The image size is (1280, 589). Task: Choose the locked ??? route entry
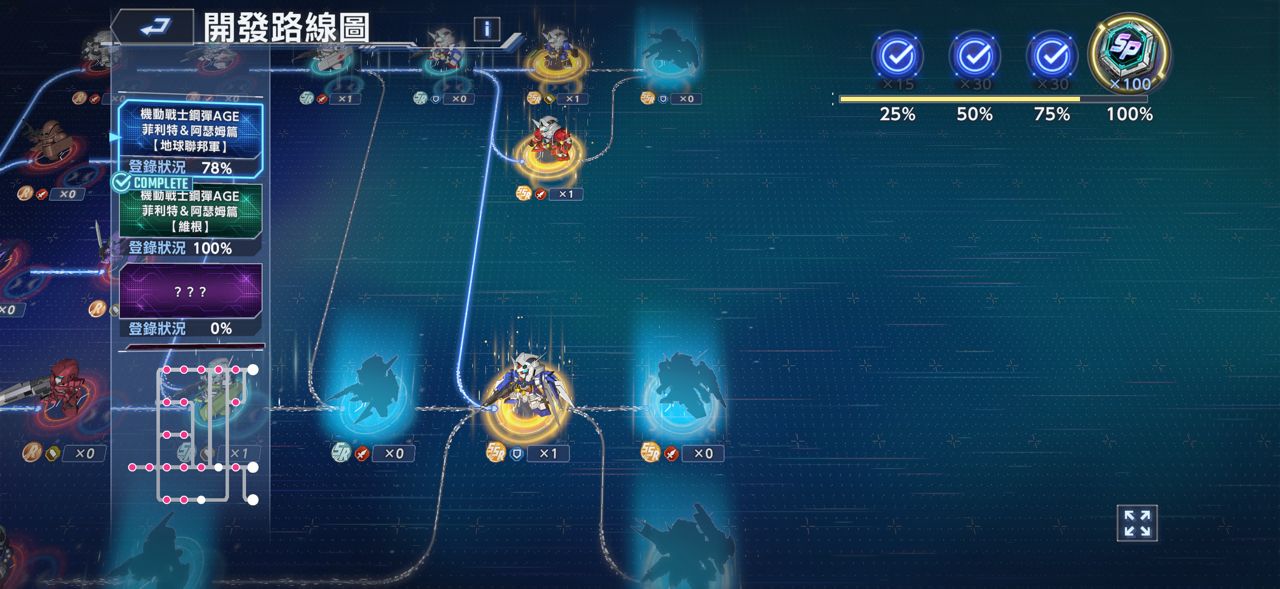click(x=190, y=291)
